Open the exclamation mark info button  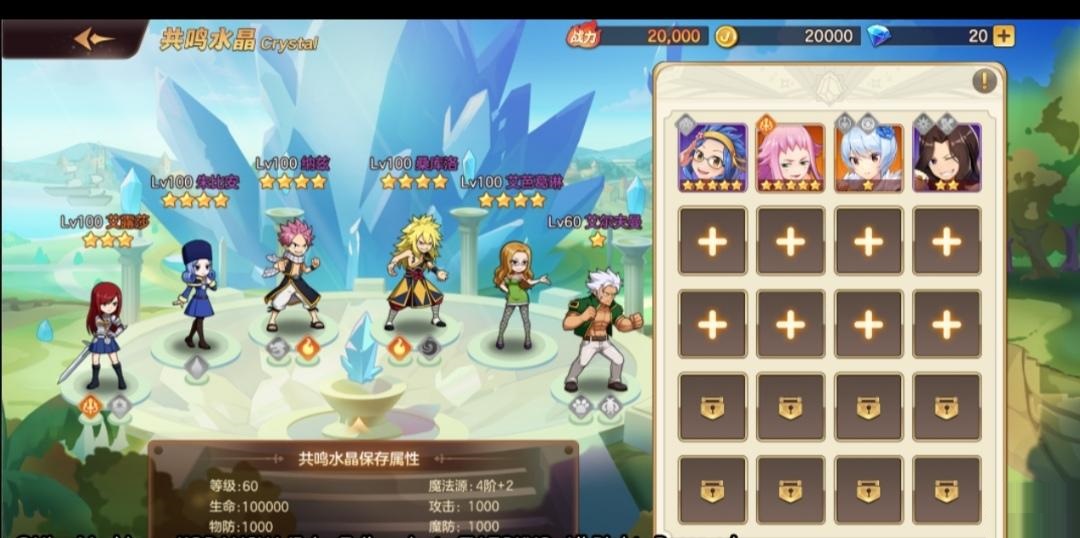click(x=984, y=82)
